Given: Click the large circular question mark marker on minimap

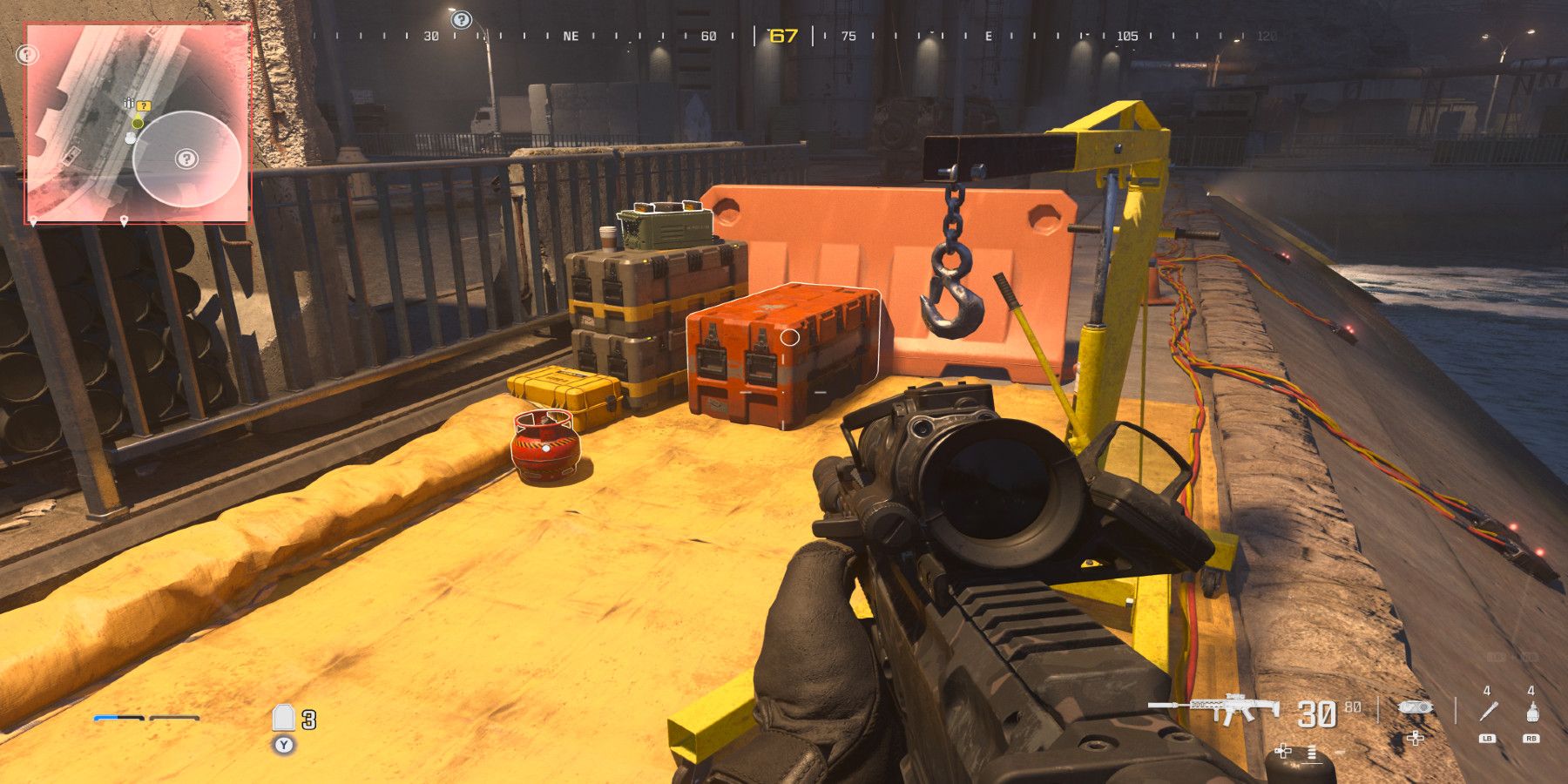Looking at the screenshot, I should coord(187,159).
